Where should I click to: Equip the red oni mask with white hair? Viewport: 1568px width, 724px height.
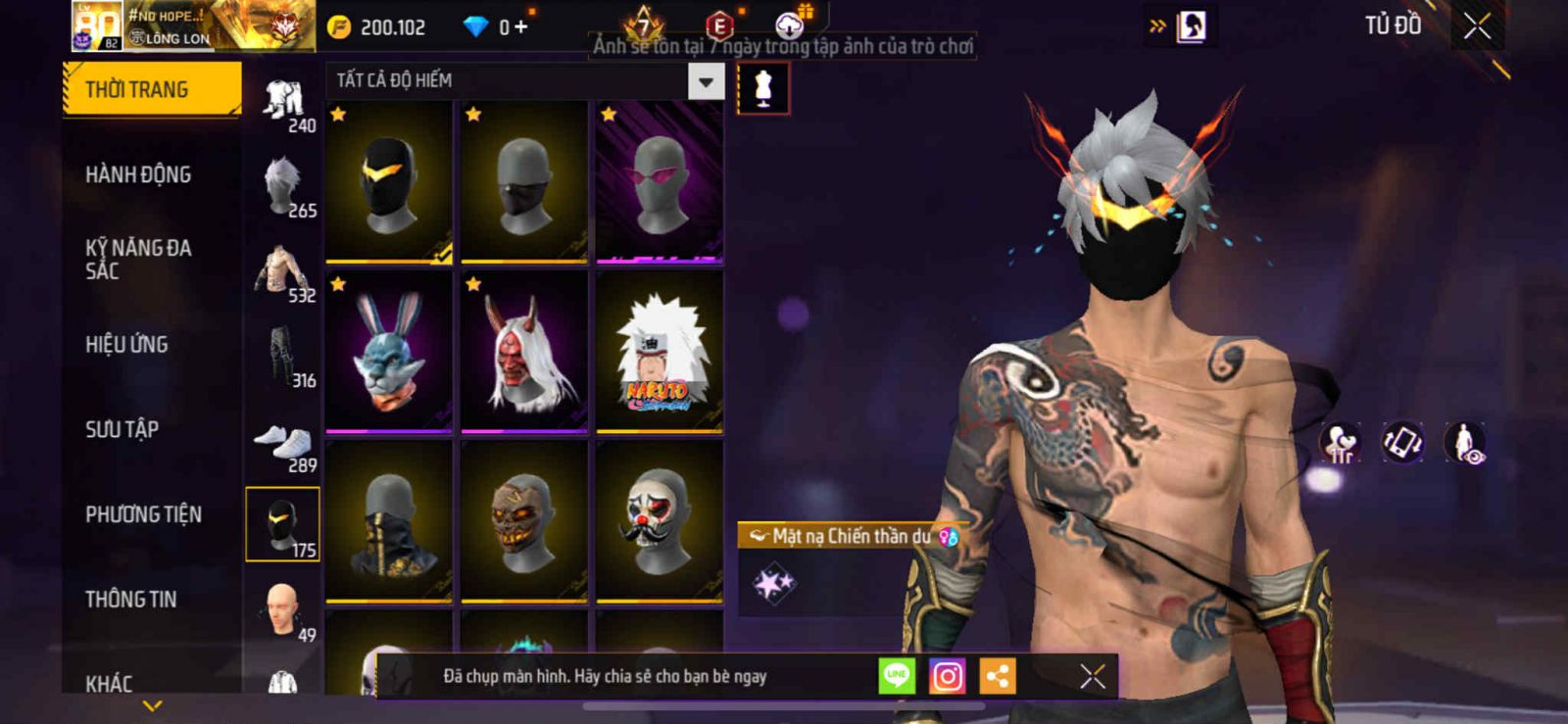tap(524, 353)
